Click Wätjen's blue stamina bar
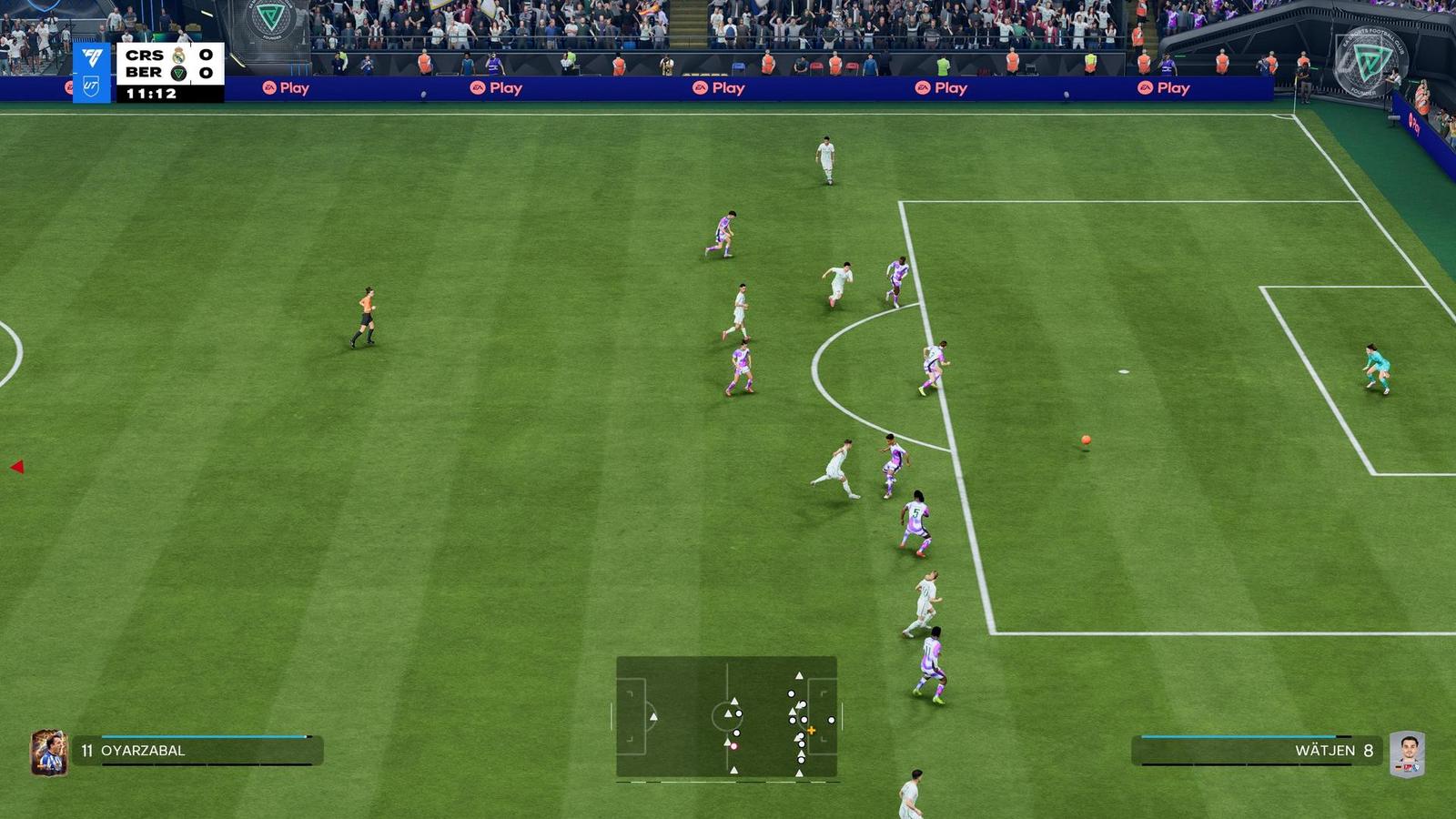Viewport: 1456px width, 819px height. (x=1238, y=736)
